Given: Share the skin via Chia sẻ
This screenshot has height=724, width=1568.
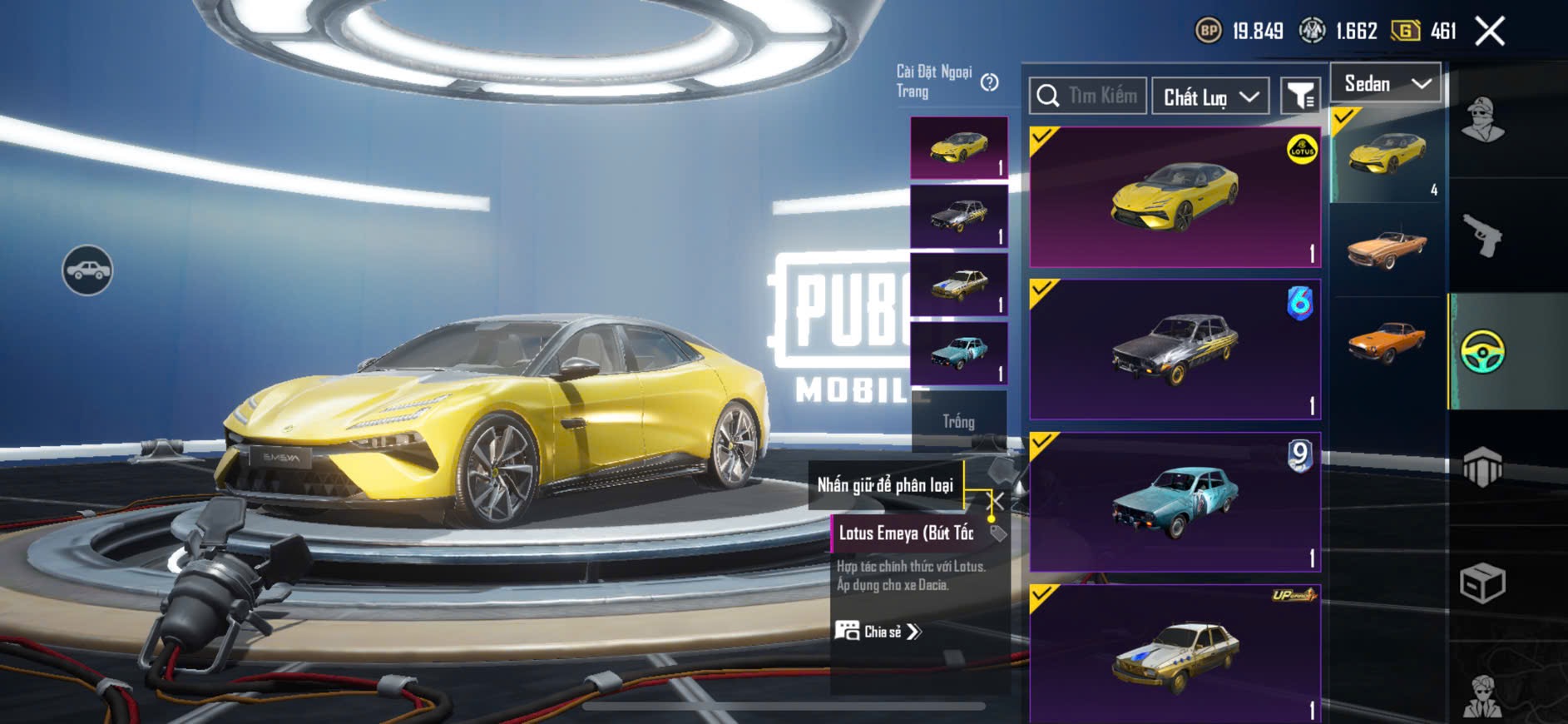Looking at the screenshot, I should tap(878, 632).
